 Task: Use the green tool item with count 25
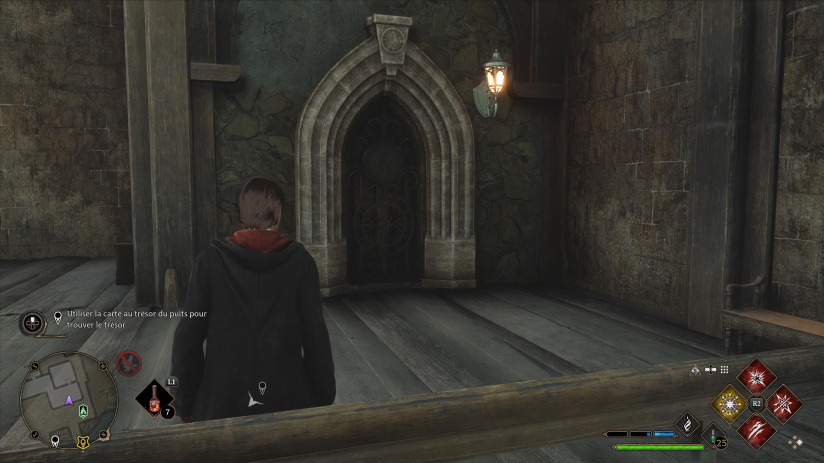click(715, 436)
